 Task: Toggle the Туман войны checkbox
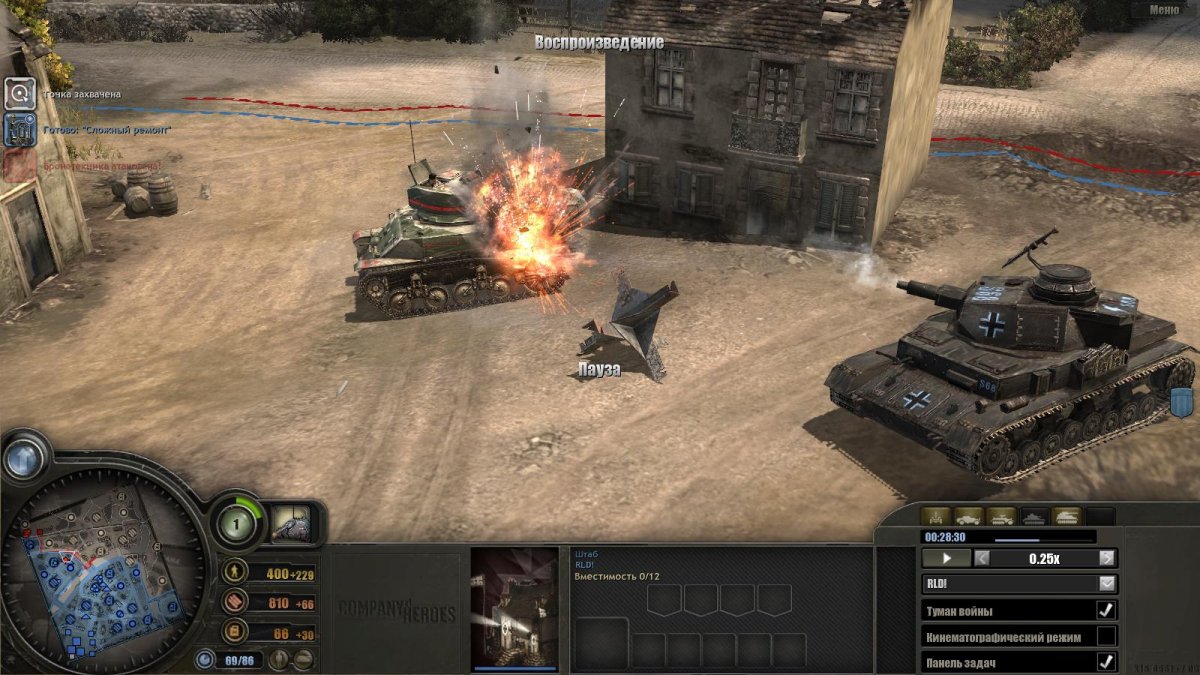[1106, 610]
